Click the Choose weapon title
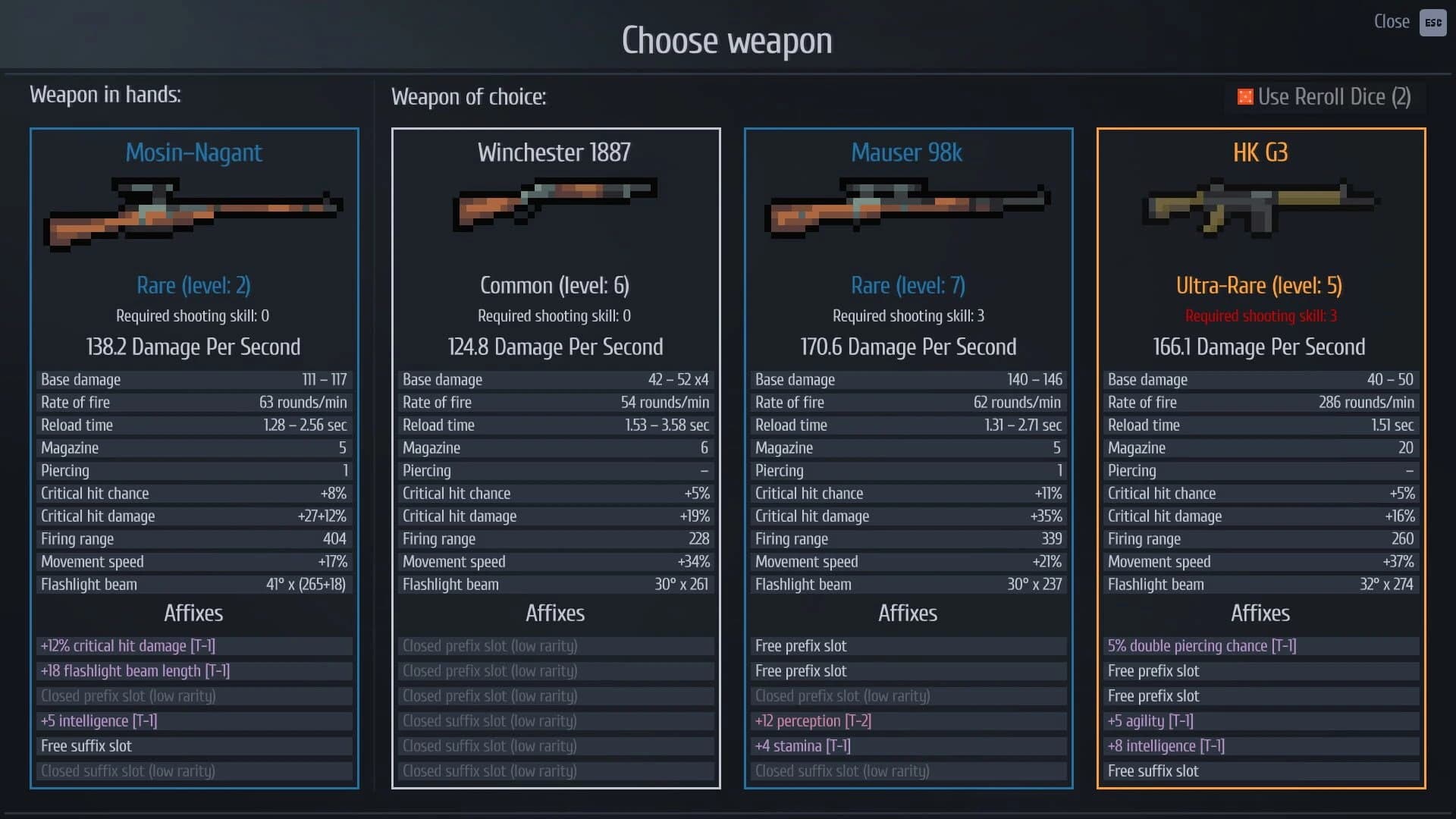 coord(727,40)
